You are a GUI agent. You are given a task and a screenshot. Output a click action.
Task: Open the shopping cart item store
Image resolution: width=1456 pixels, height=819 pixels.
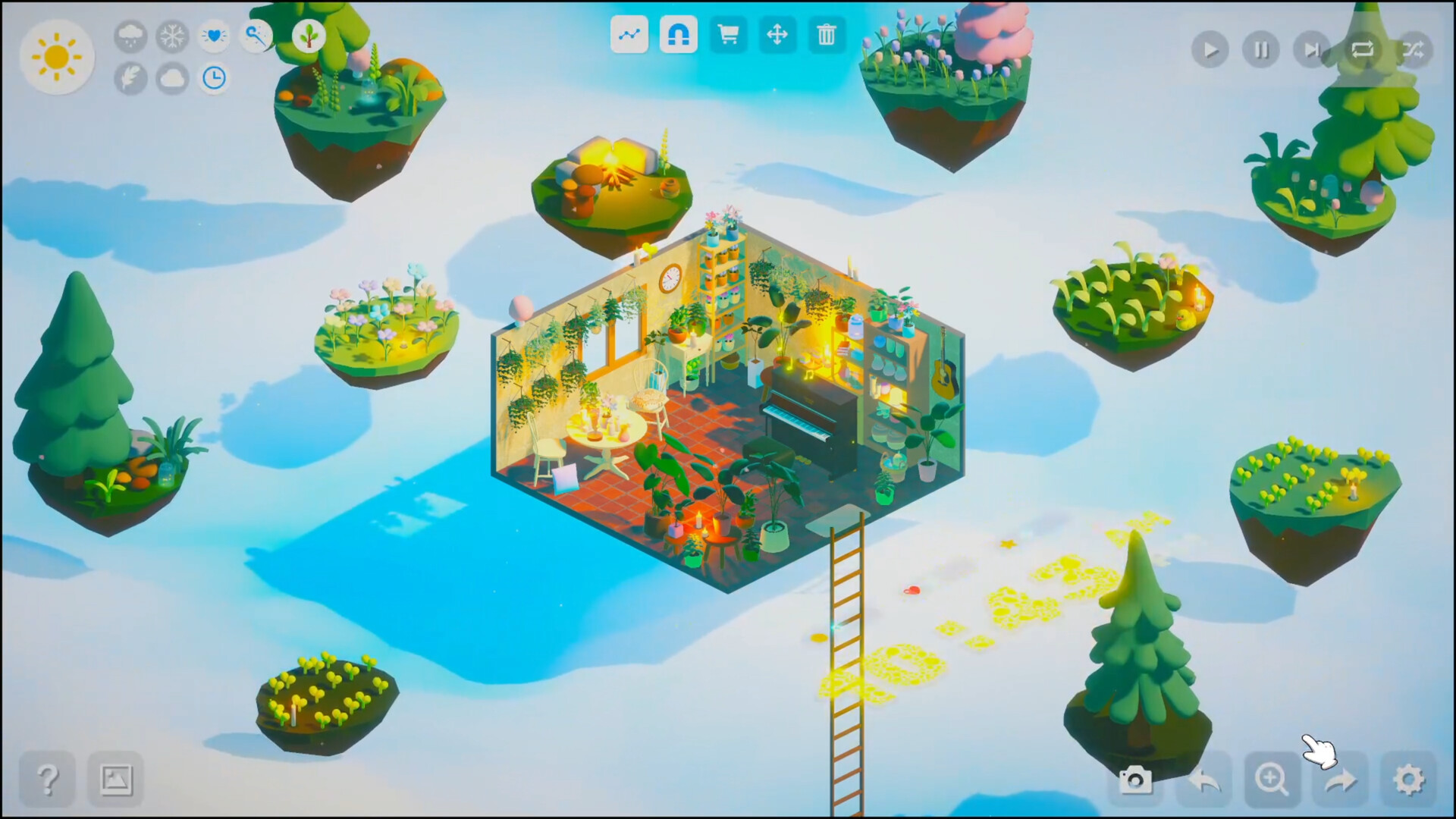tap(728, 35)
